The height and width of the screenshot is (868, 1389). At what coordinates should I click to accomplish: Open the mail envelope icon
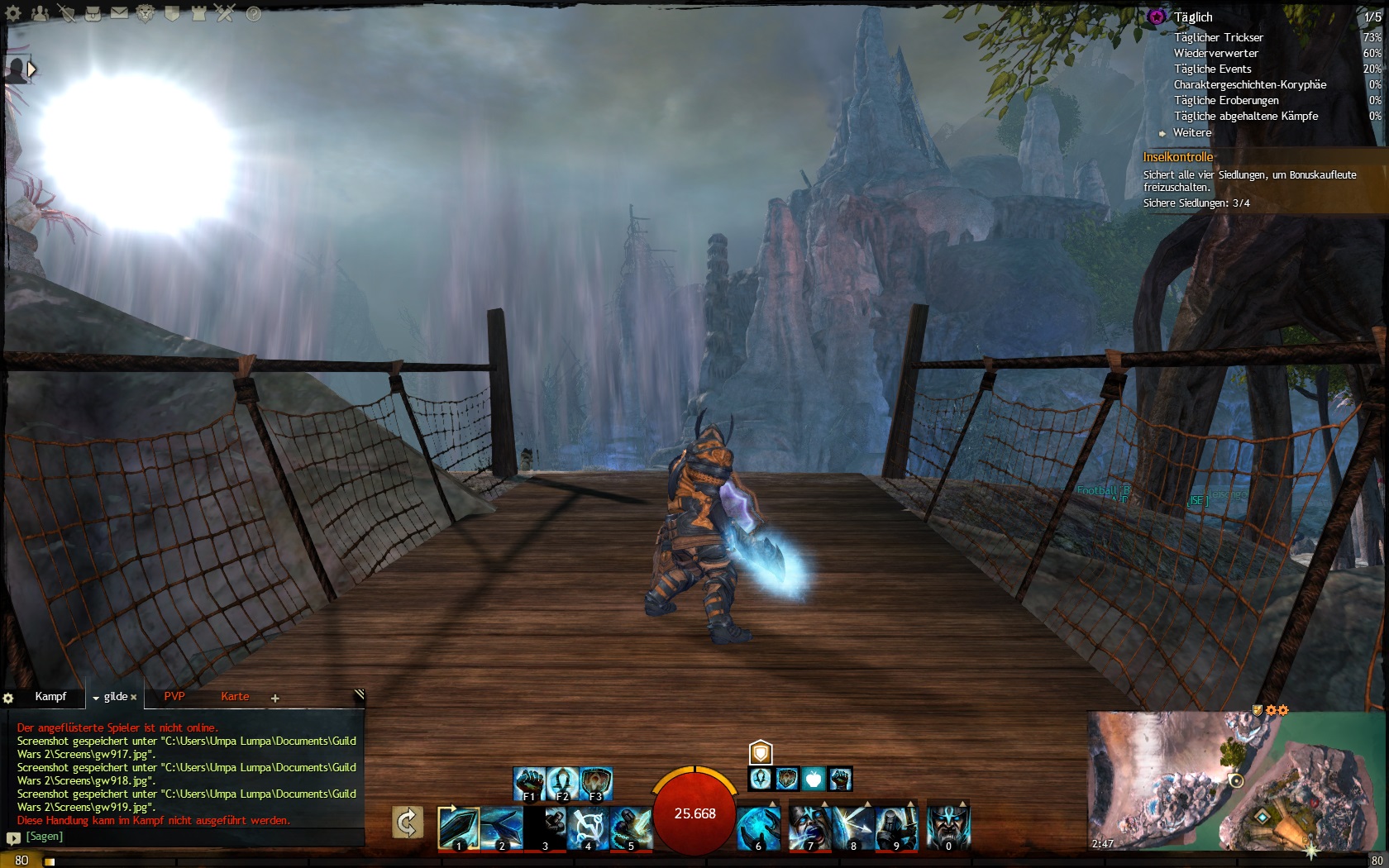[119, 13]
